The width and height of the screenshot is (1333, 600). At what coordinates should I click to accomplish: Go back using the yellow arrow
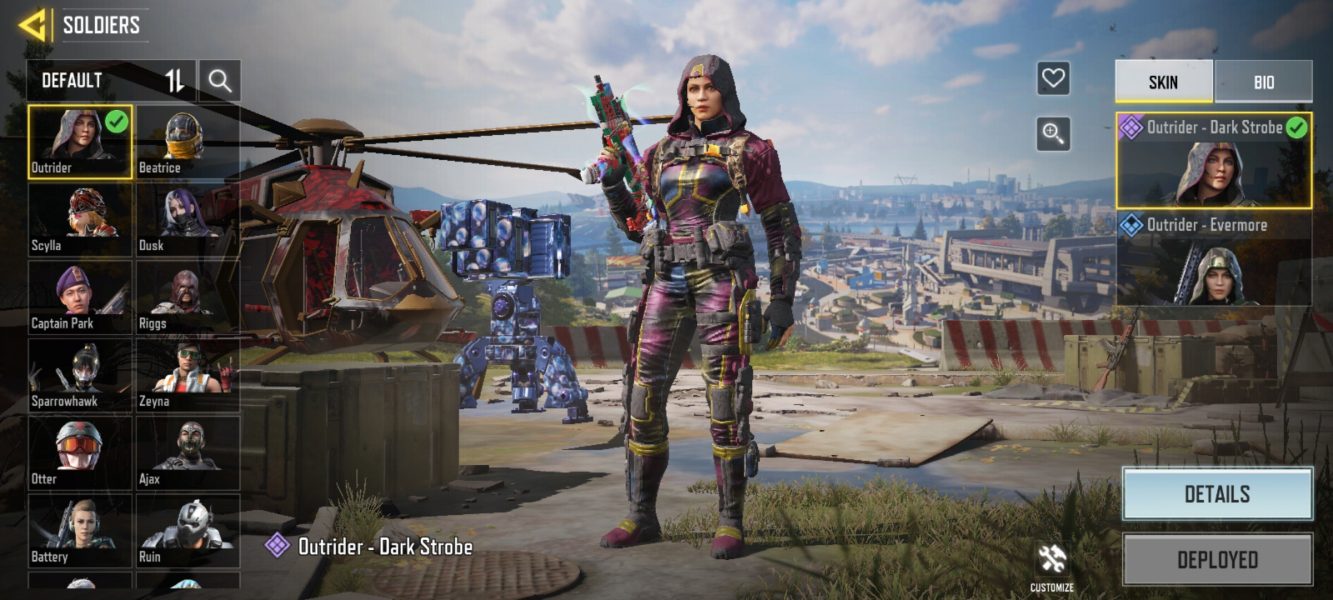coord(32,25)
